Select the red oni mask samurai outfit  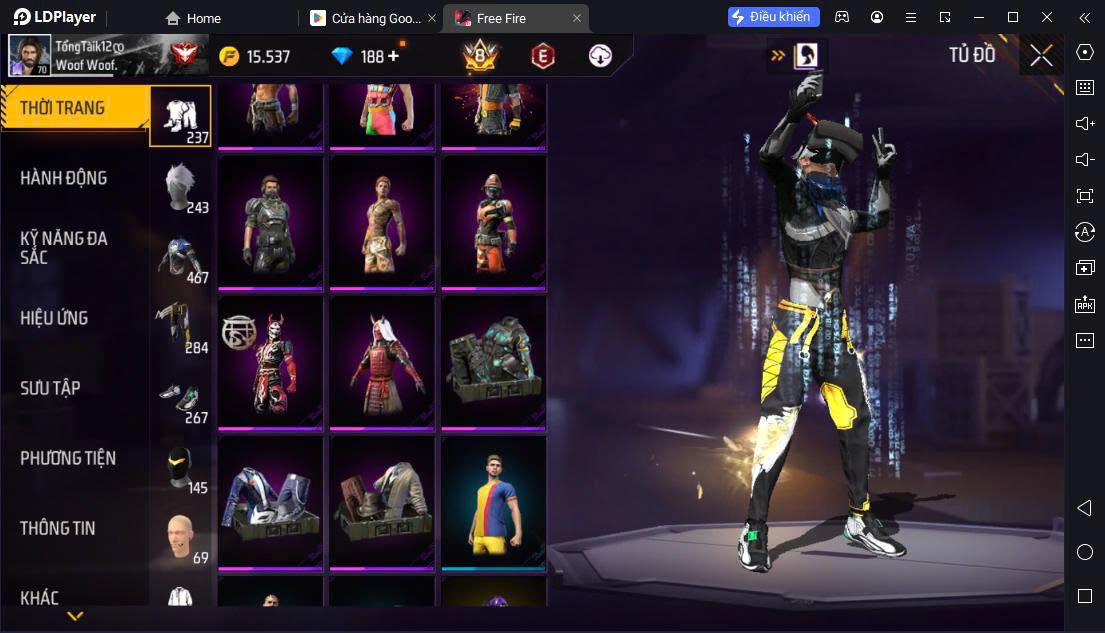click(270, 360)
